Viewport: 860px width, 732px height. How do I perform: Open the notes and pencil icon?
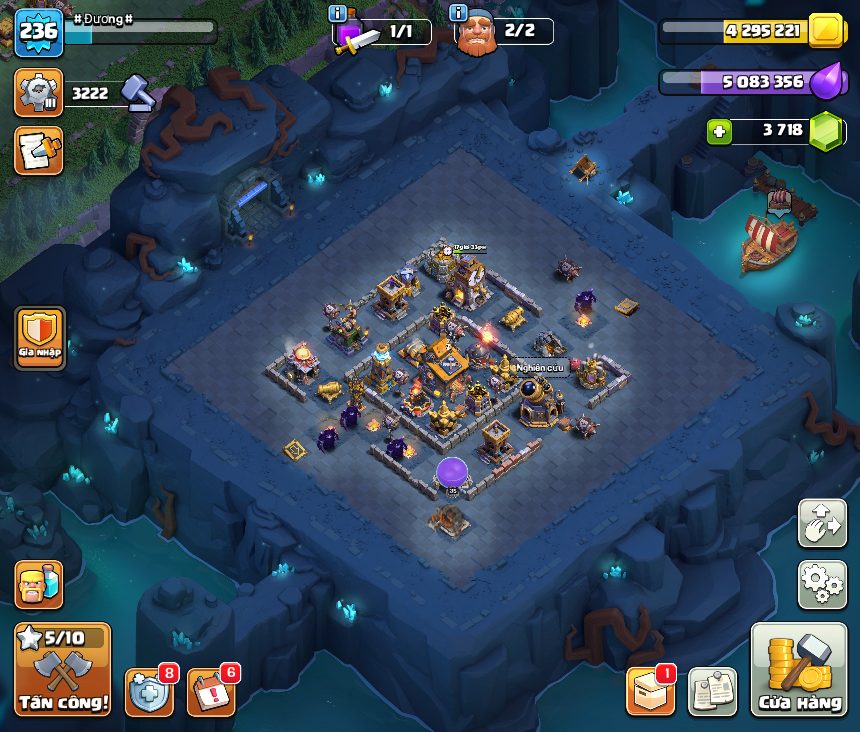click(39, 150)
